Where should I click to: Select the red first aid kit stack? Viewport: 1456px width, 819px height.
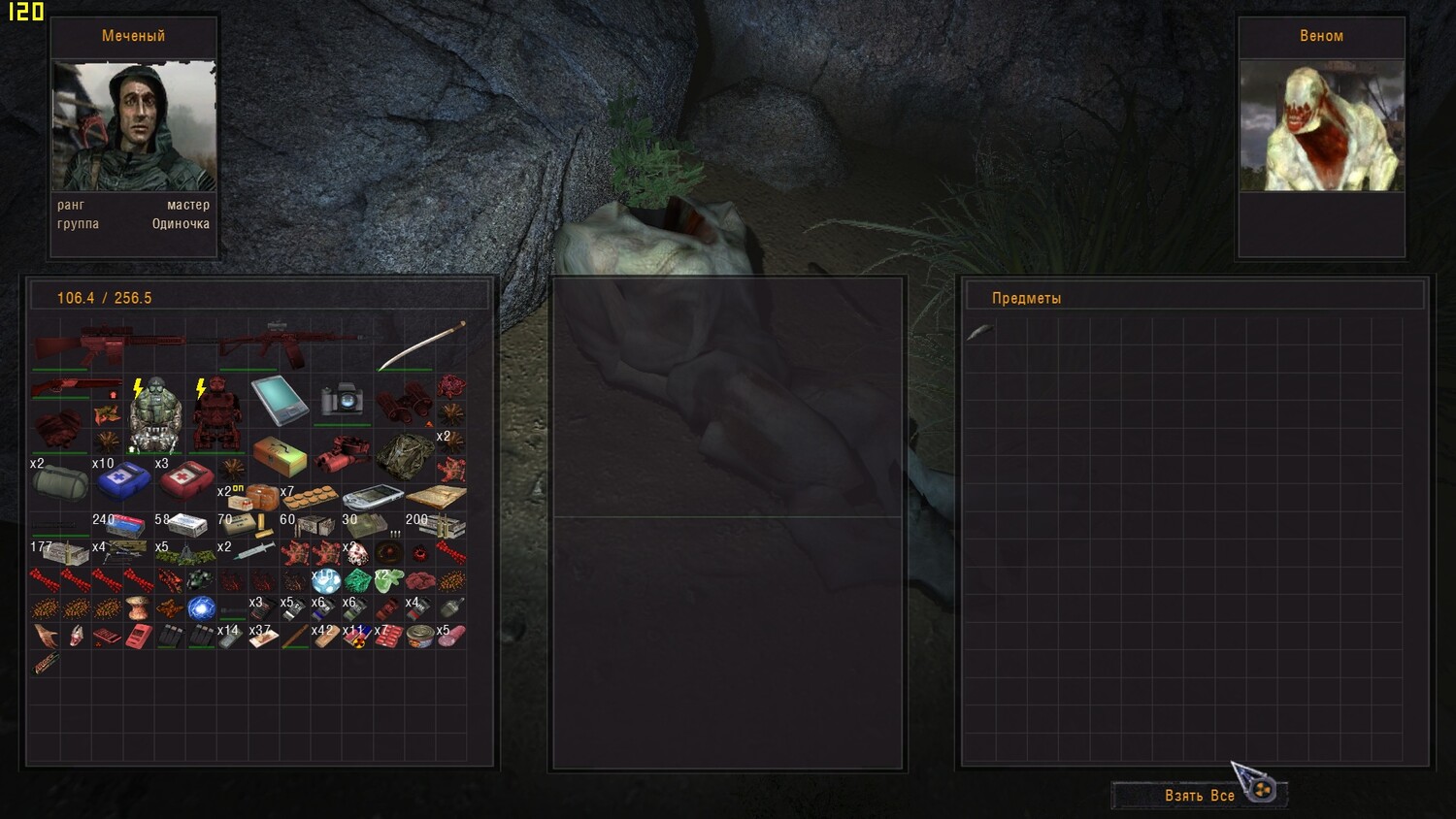tap(185, 478)
